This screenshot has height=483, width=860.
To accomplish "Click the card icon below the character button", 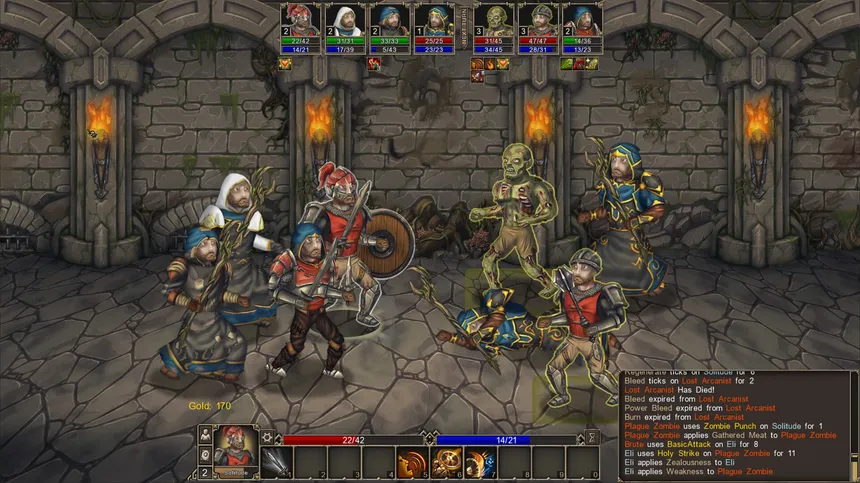I will (205, 456).
